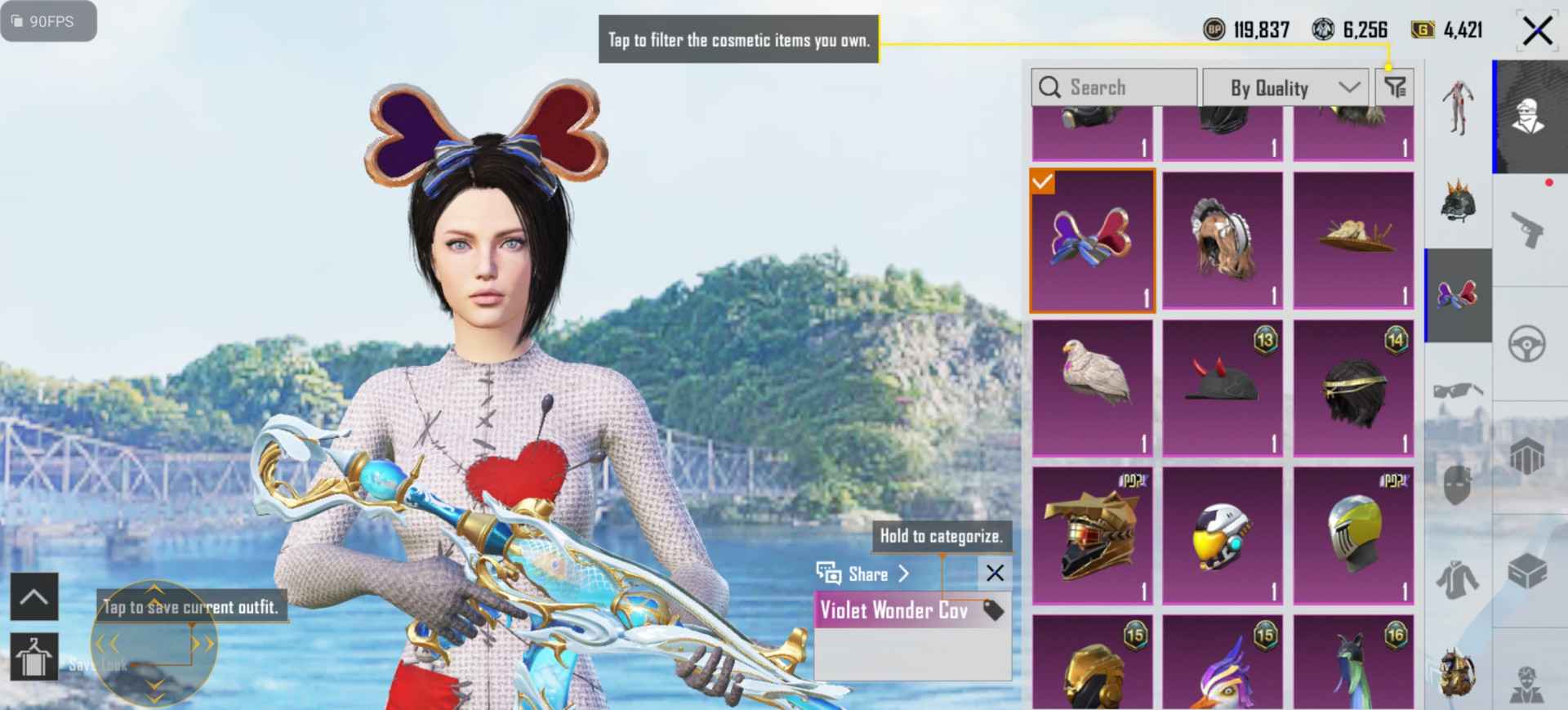Click the Search field for cosmetics

1114,87
